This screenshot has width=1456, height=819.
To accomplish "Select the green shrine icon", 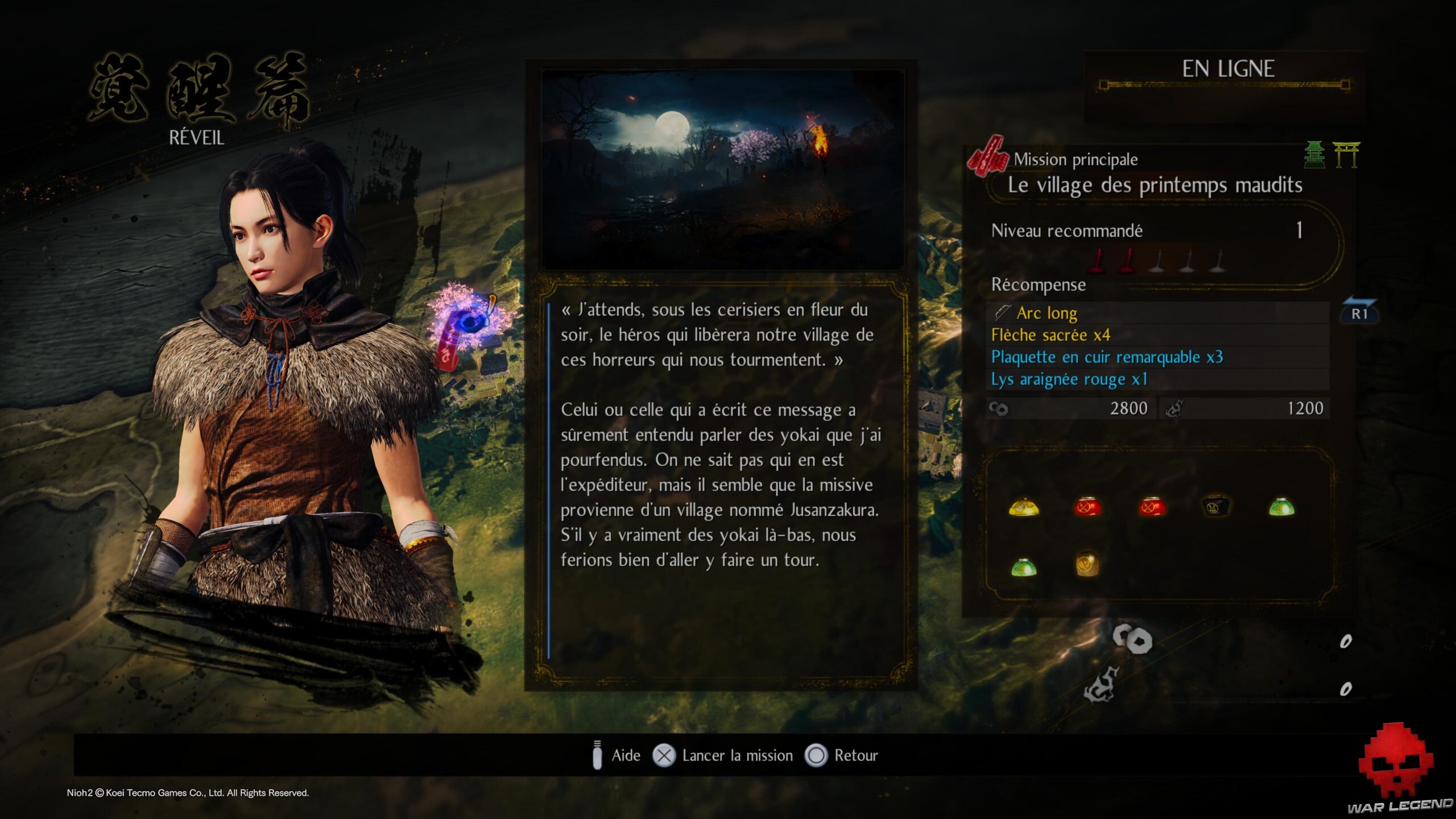I will tap(1314, 155).
